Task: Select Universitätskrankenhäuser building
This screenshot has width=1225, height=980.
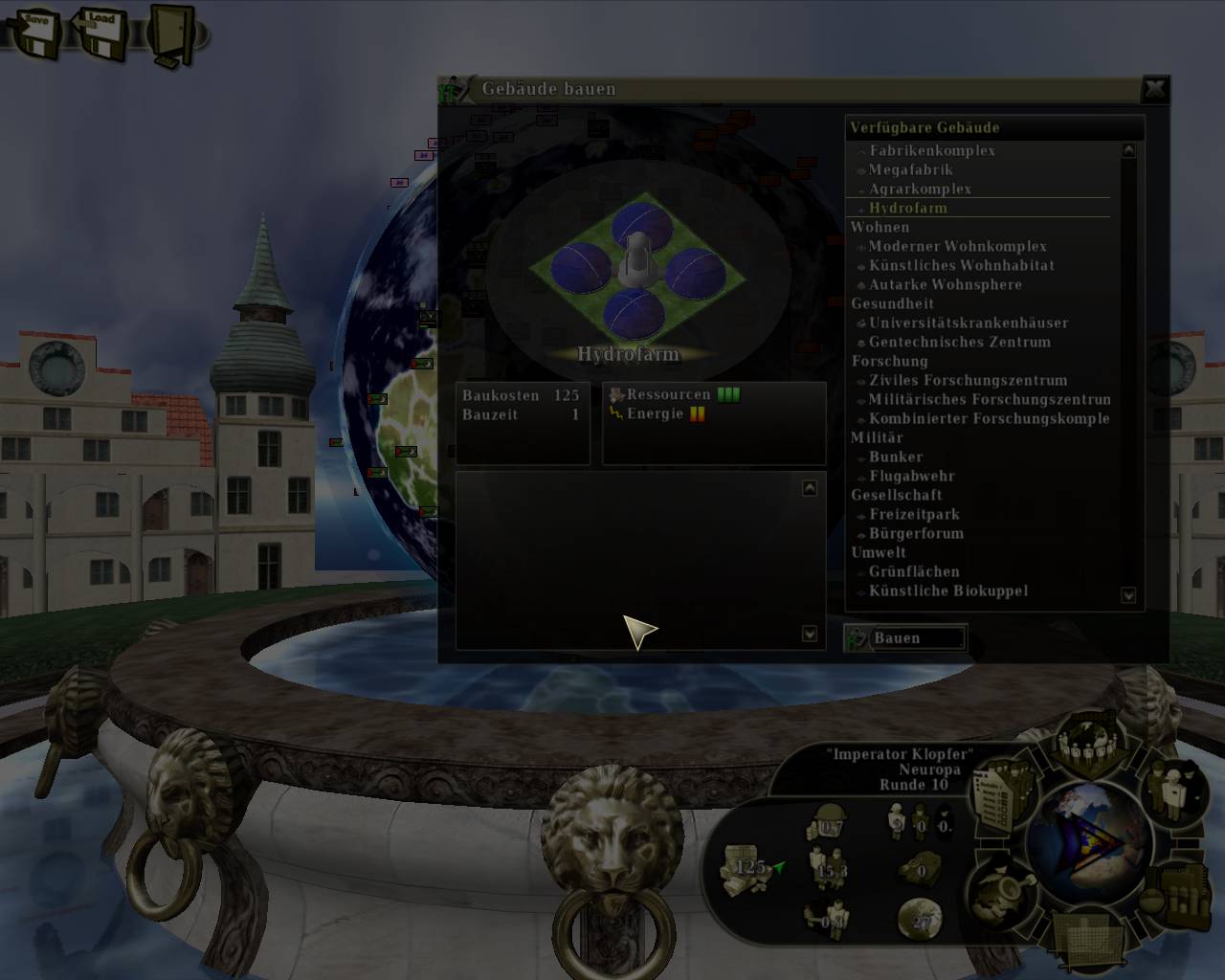Action: click(x=968, y=323)
